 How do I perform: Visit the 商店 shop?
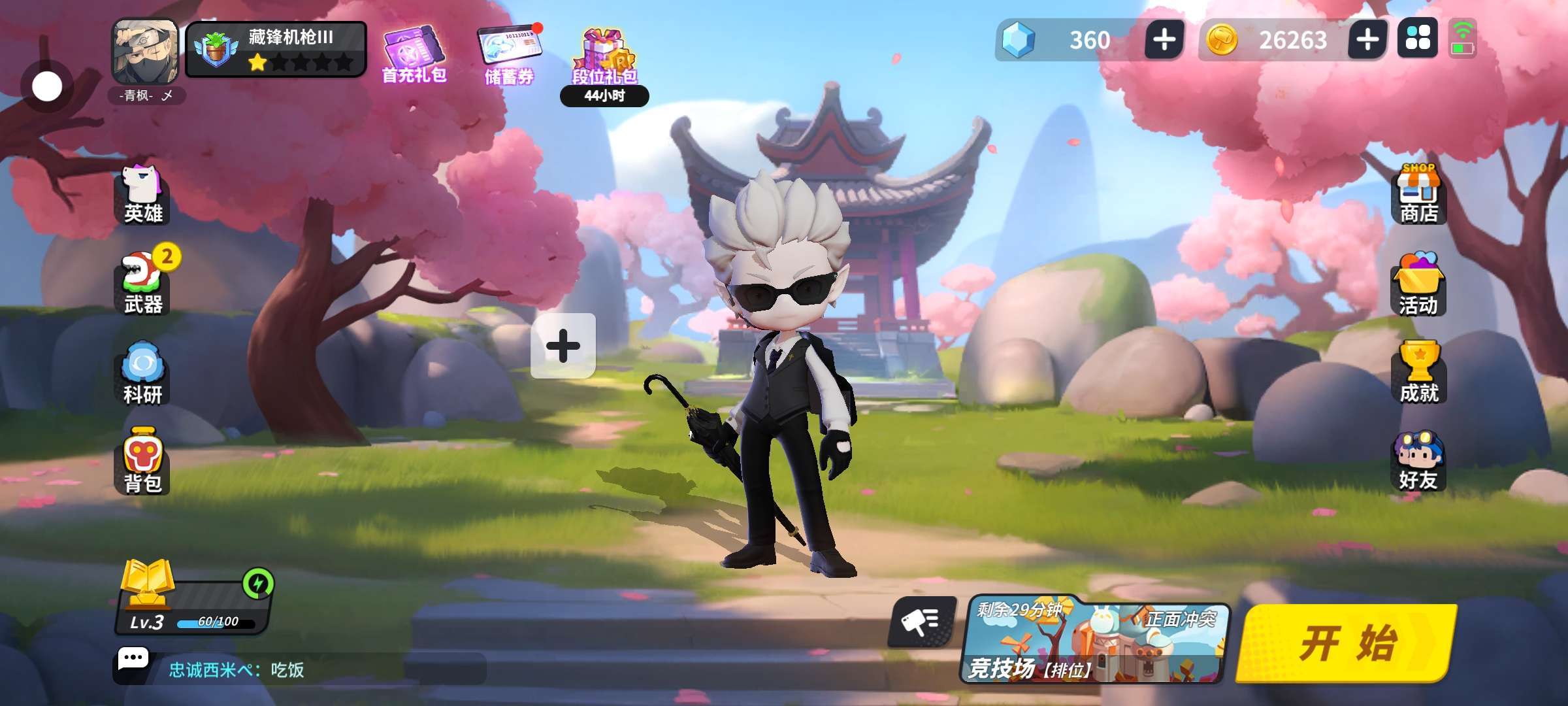[x=1418, y=195]
